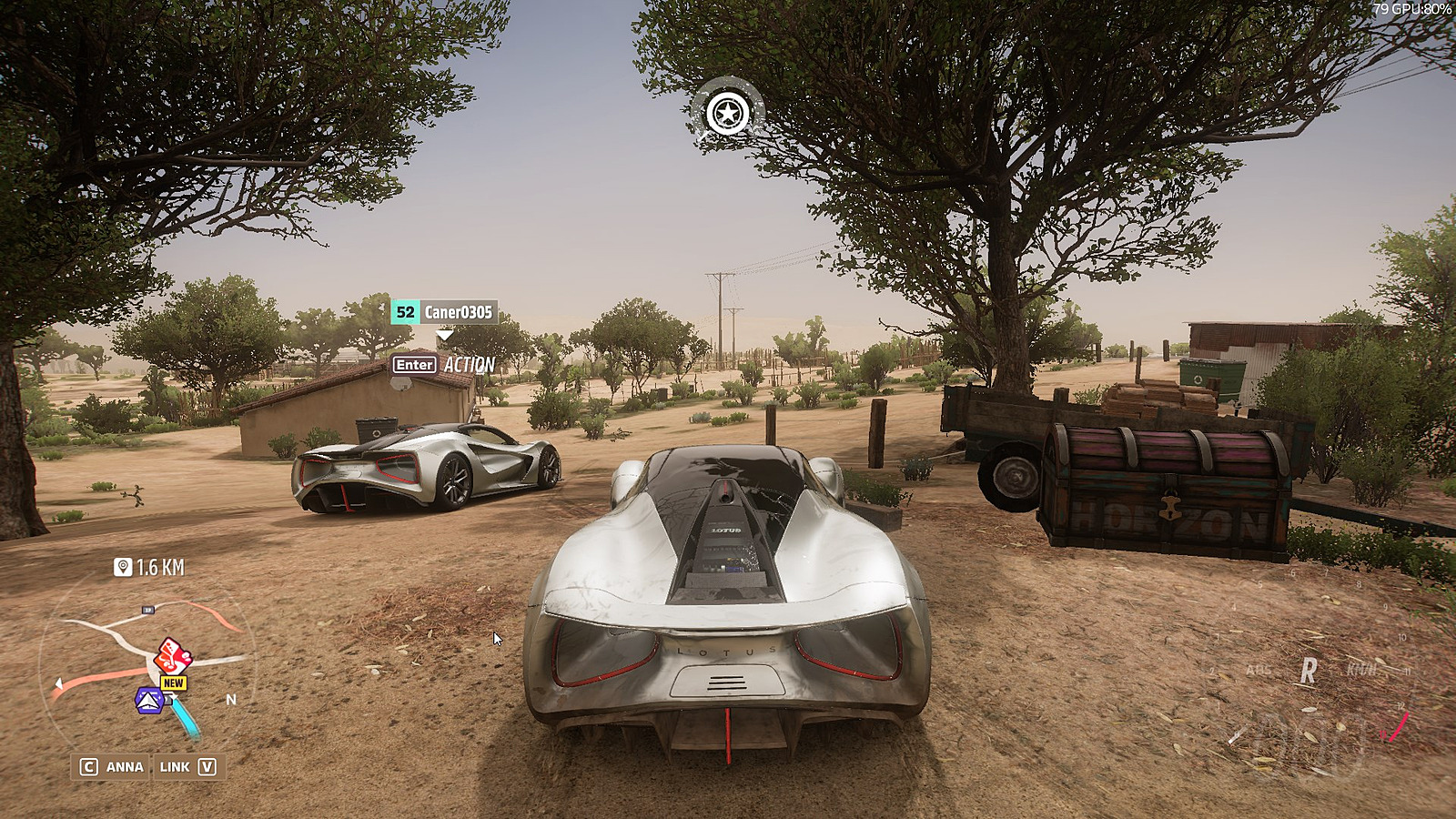Click the star waypoint marker icon
Screen dimensions: 1456x819
point(727,114)
